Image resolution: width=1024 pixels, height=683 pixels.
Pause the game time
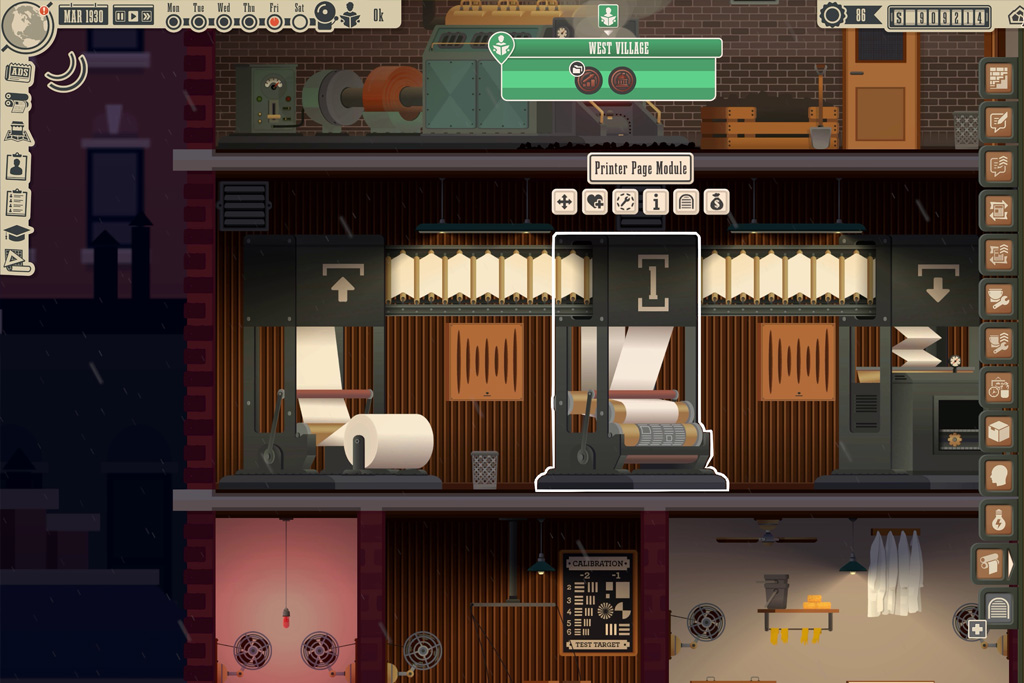(120, 16)
